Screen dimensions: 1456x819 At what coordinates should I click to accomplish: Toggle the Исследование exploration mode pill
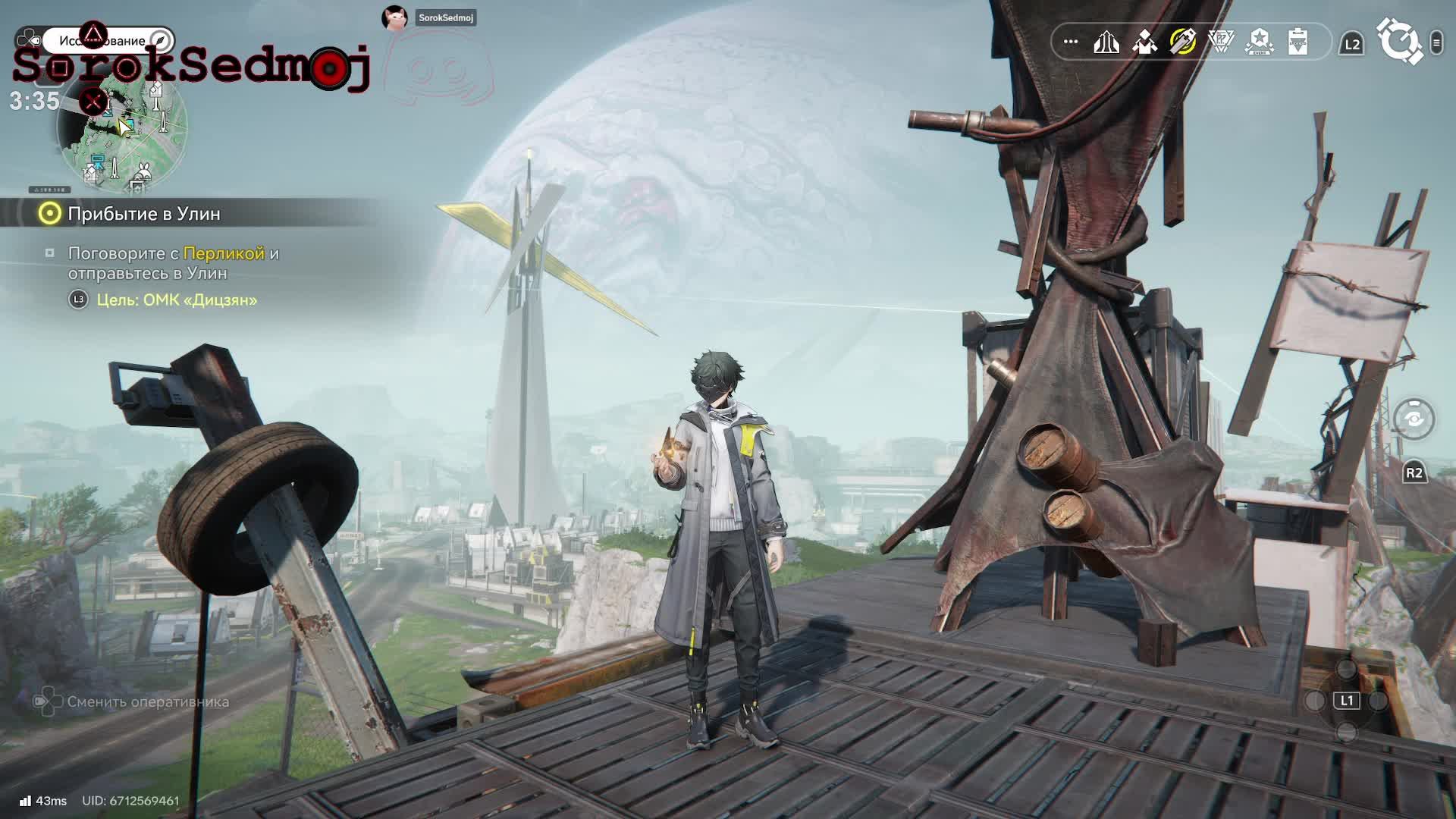pos(108,40)
